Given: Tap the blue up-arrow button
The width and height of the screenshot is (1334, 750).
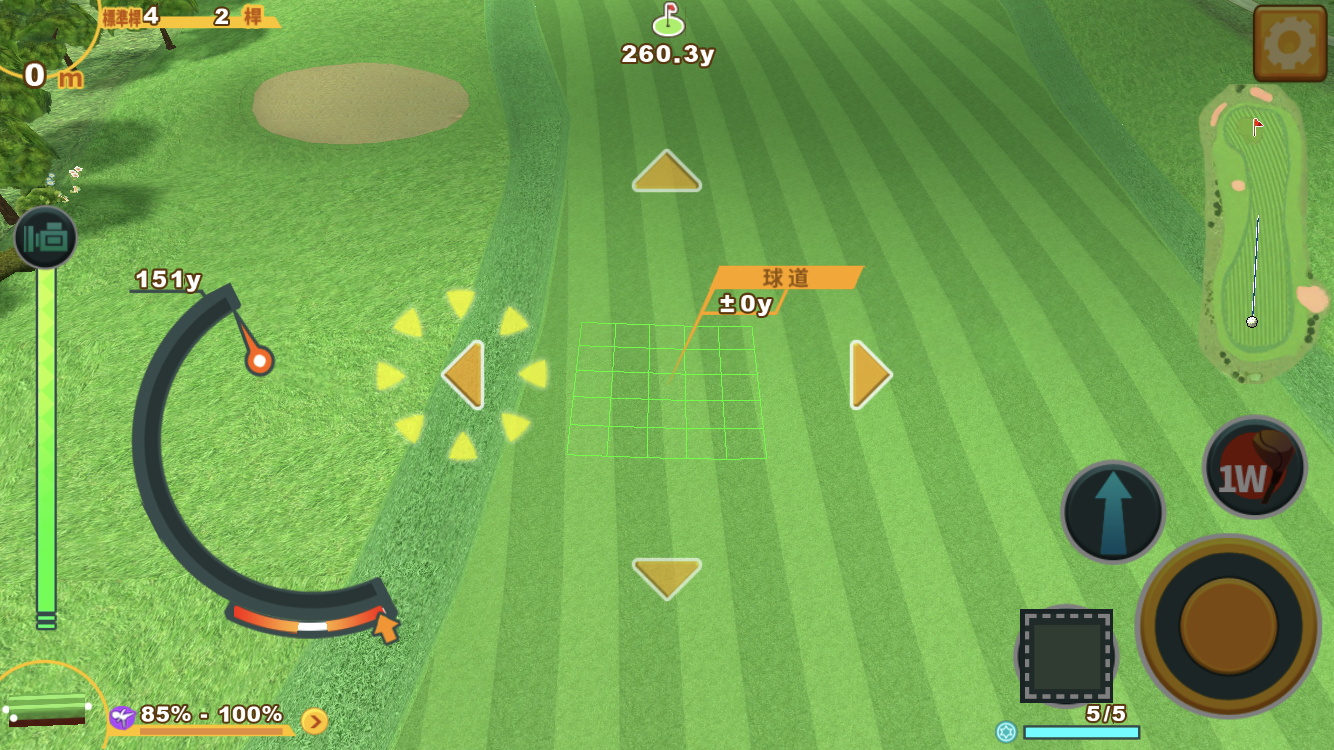Looking at the screenshot, I should (1113, 512).
